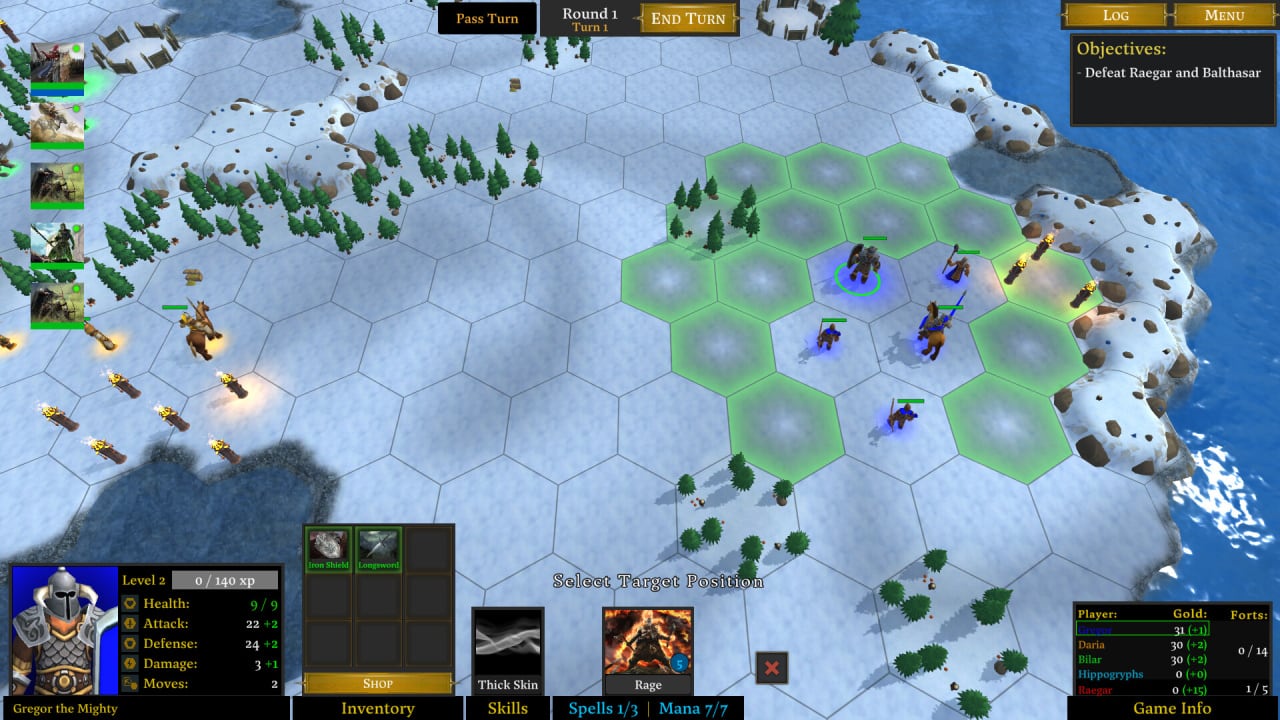The image size is (1280, 720).
Task: Click the Pass Turn button
Action: click(x=487, y=18)
